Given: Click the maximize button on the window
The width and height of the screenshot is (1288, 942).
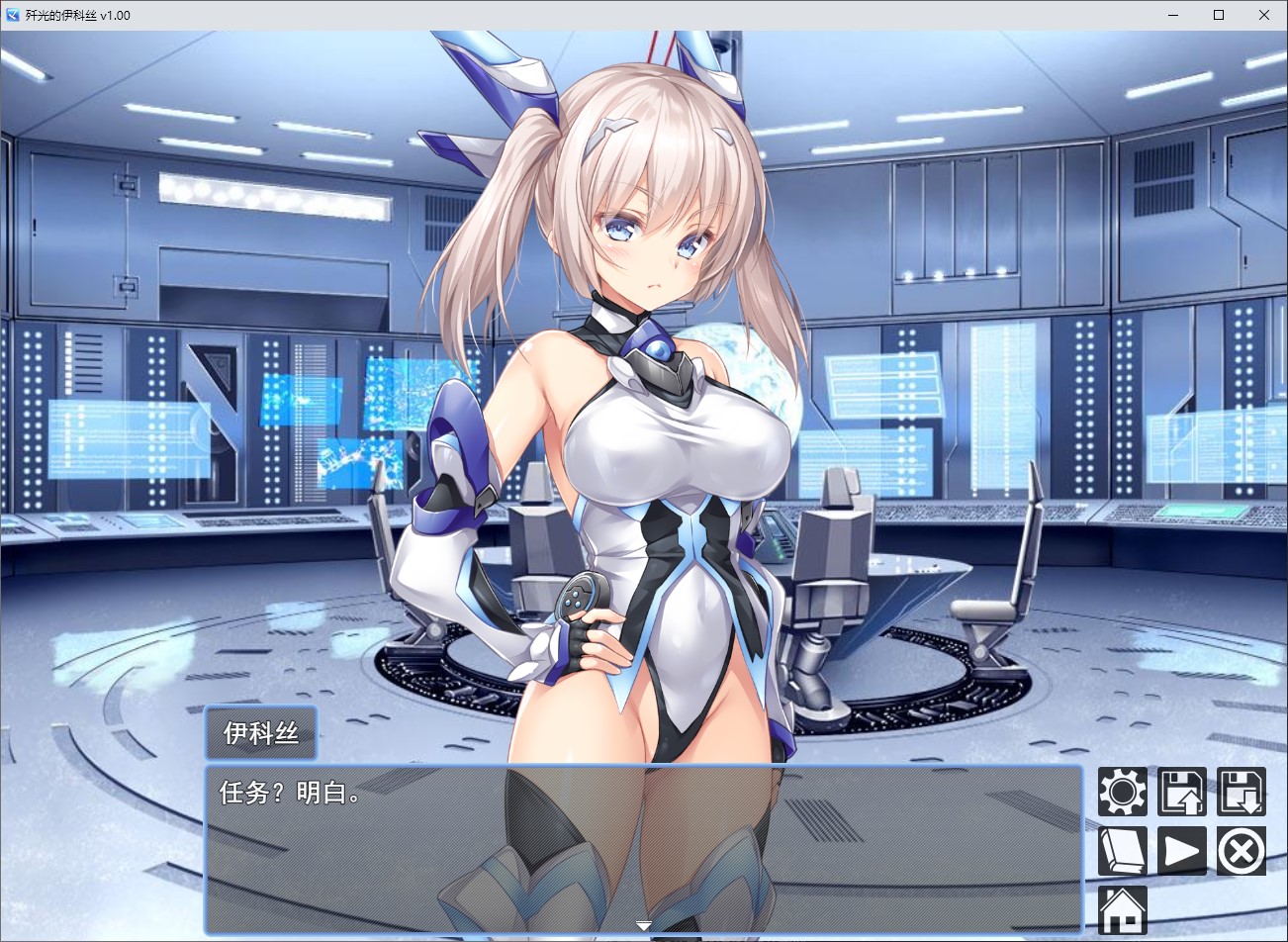Looking at the screenshot, I should click(1219, 15).
